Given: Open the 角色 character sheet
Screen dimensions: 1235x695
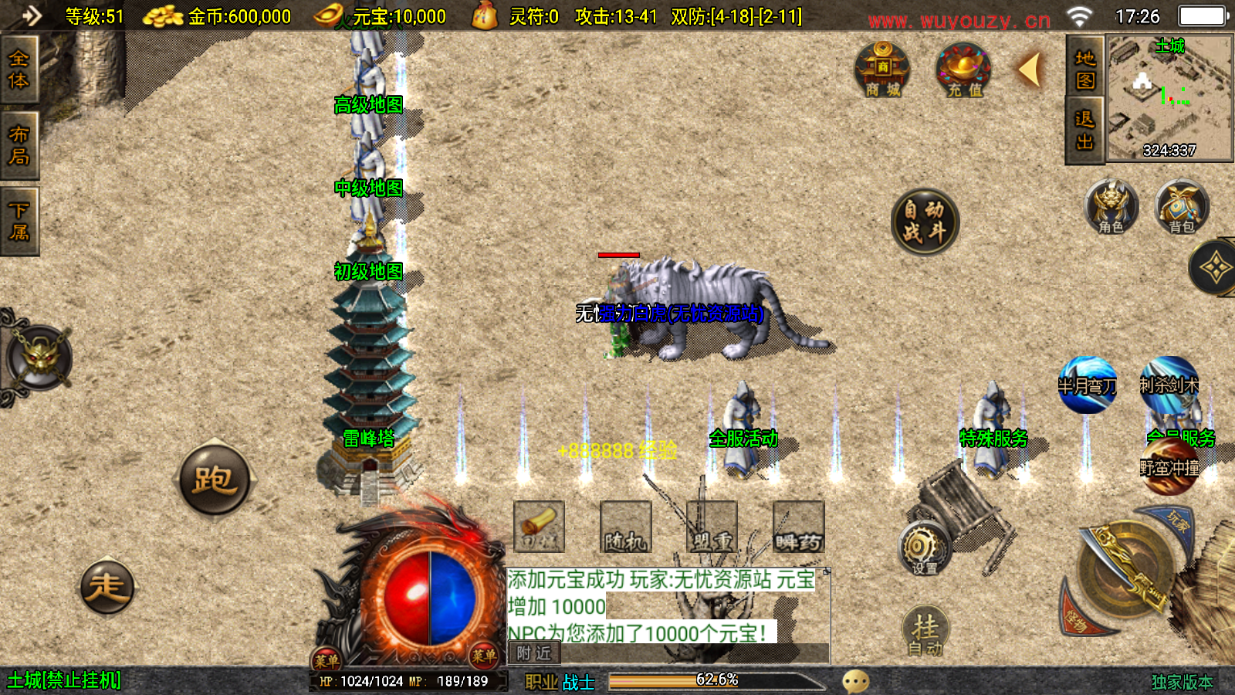Looking at the screenshot, I should (x=1111, y=207).
